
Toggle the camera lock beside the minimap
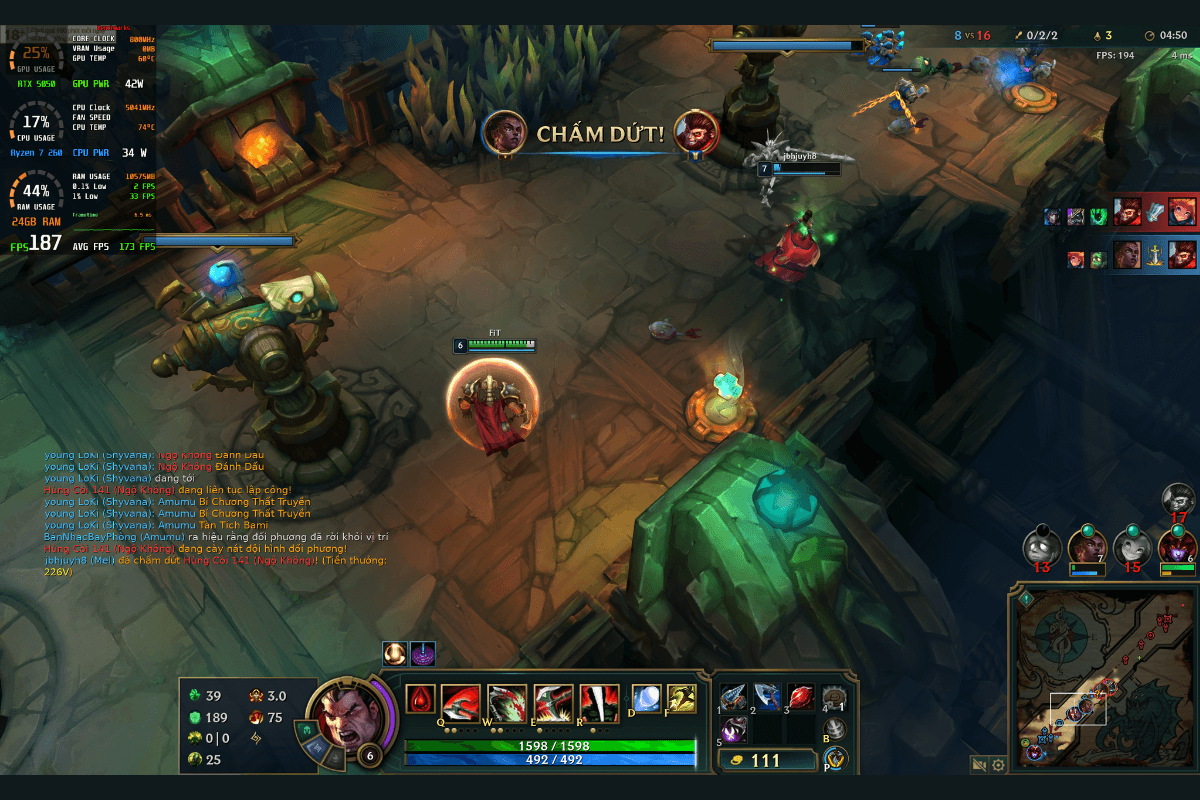tap(978, 765)
